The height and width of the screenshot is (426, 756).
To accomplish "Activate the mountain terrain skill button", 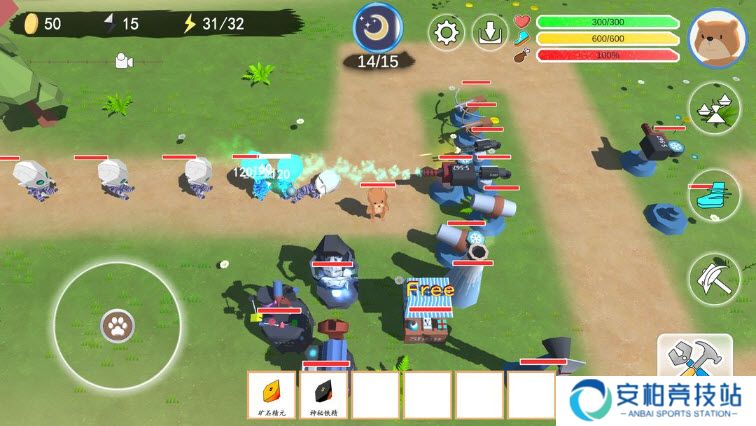I will point(714,109).
